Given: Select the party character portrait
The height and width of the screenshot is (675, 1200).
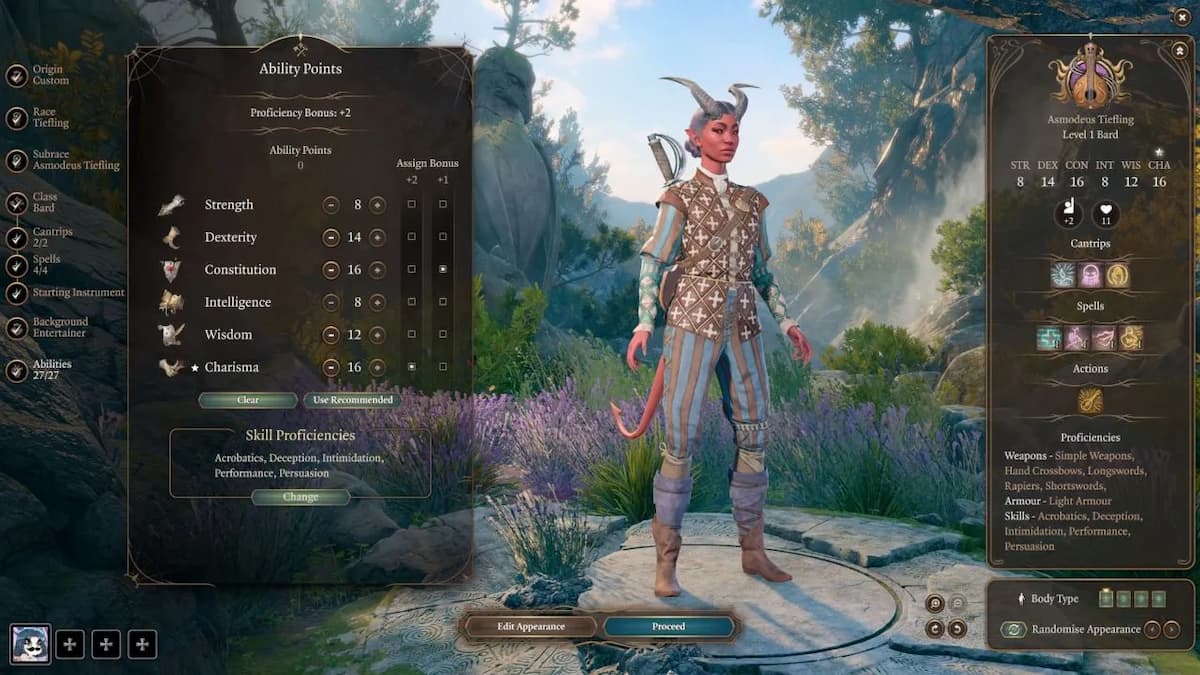Looking at the screenshot, I should (30, 643).
